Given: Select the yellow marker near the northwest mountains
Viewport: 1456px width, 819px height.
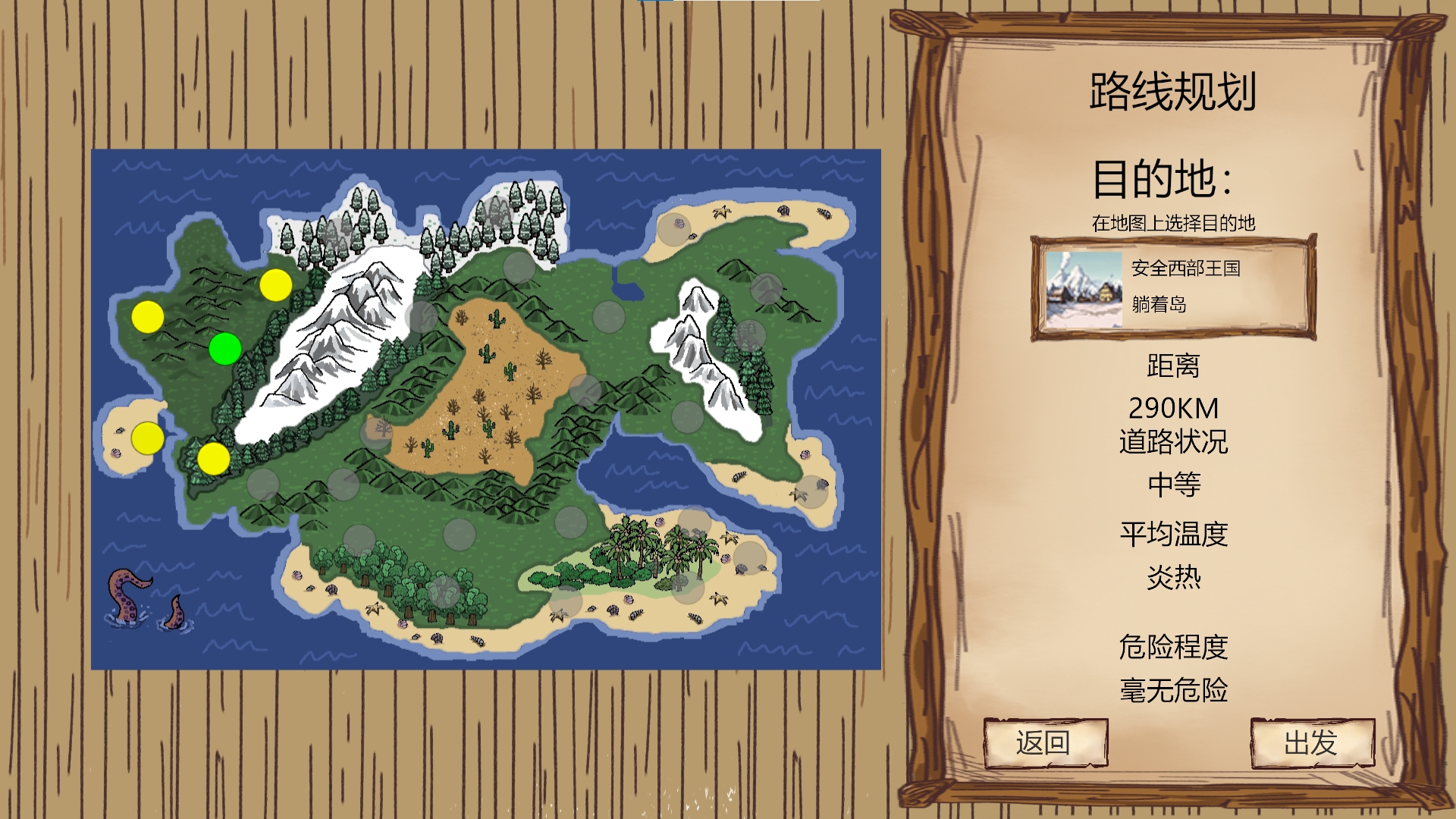Looking at the screenshot, I should click(149, 316).
